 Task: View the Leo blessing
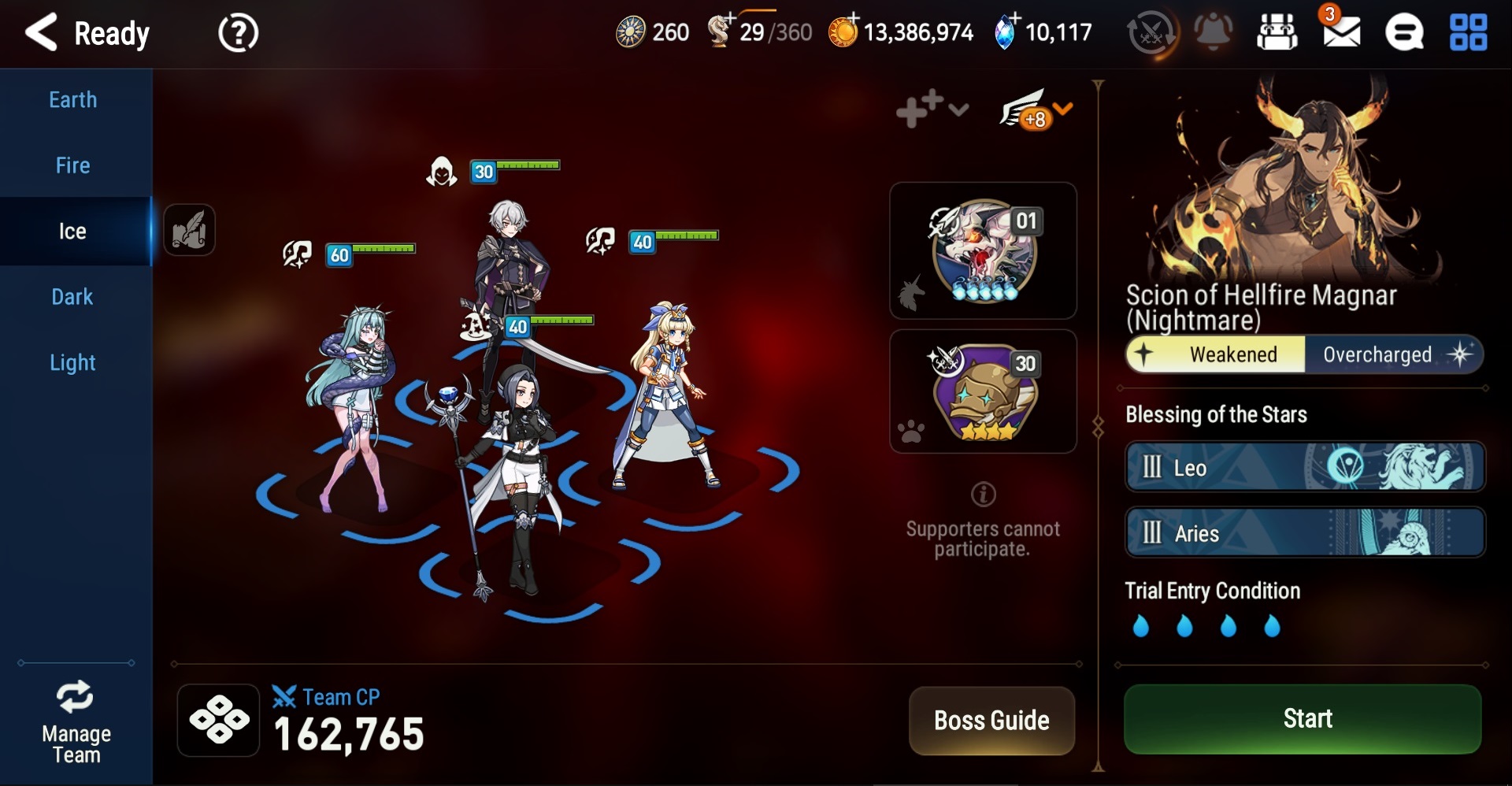coord(1305,467)
